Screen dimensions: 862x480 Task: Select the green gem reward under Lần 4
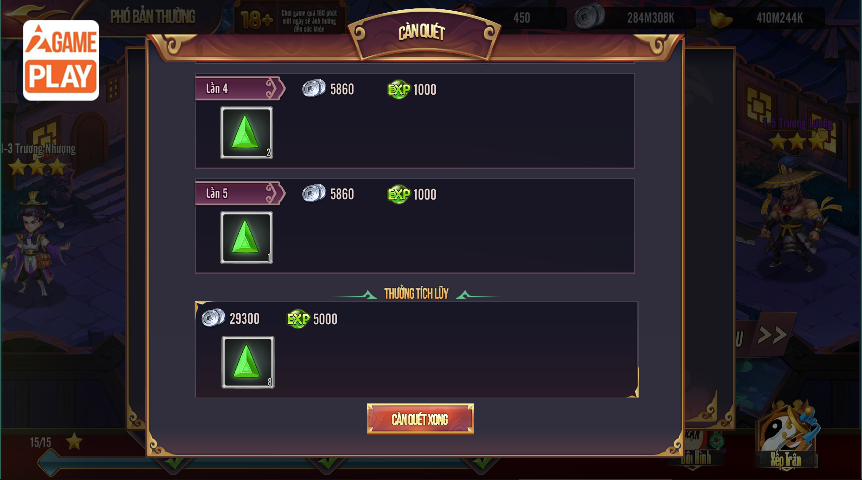pos(246,133)
